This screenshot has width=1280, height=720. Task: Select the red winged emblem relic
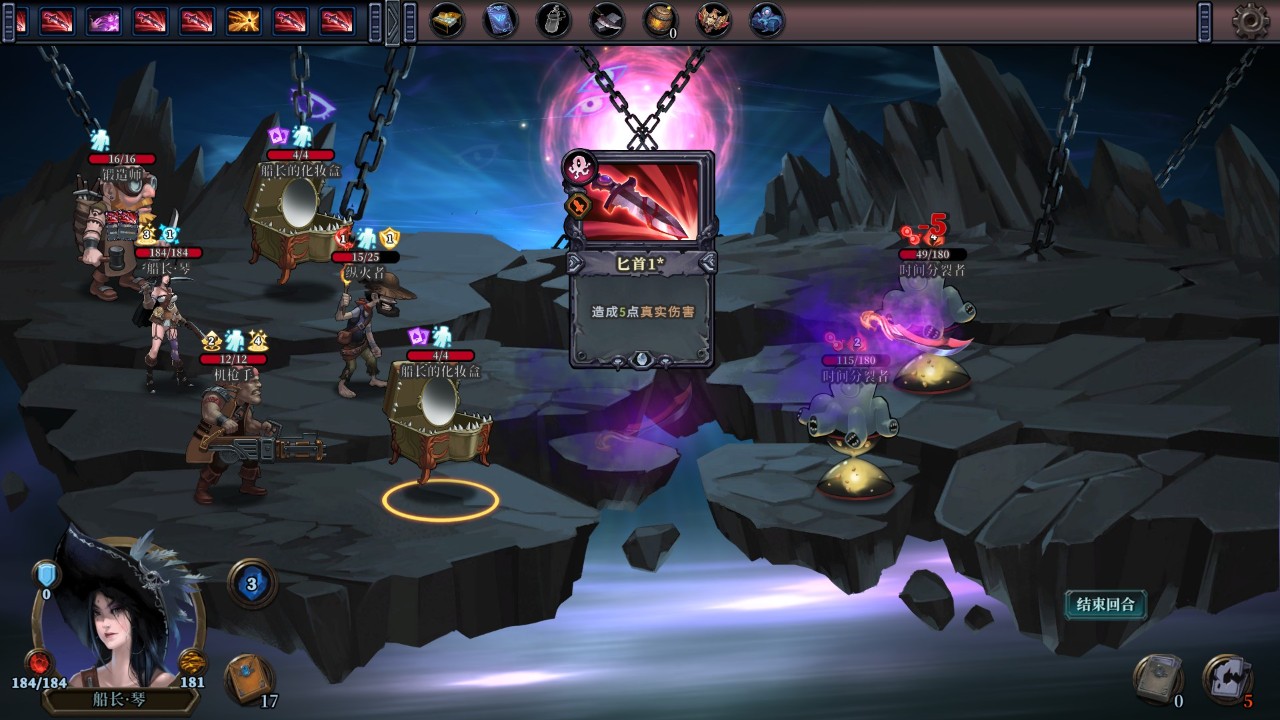coord(713,20)
